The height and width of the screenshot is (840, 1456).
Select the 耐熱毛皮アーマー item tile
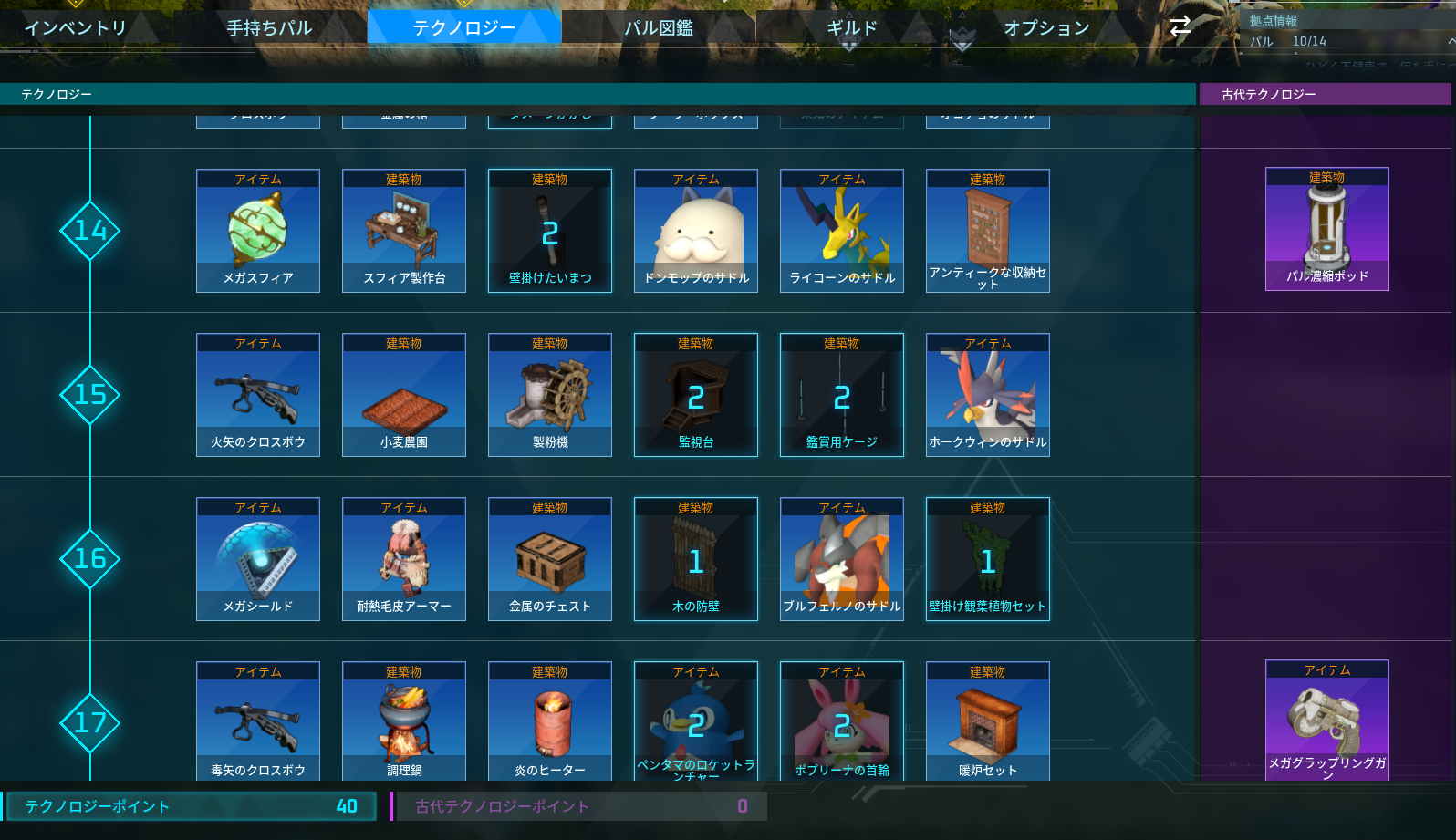click(x=403, y=558)
